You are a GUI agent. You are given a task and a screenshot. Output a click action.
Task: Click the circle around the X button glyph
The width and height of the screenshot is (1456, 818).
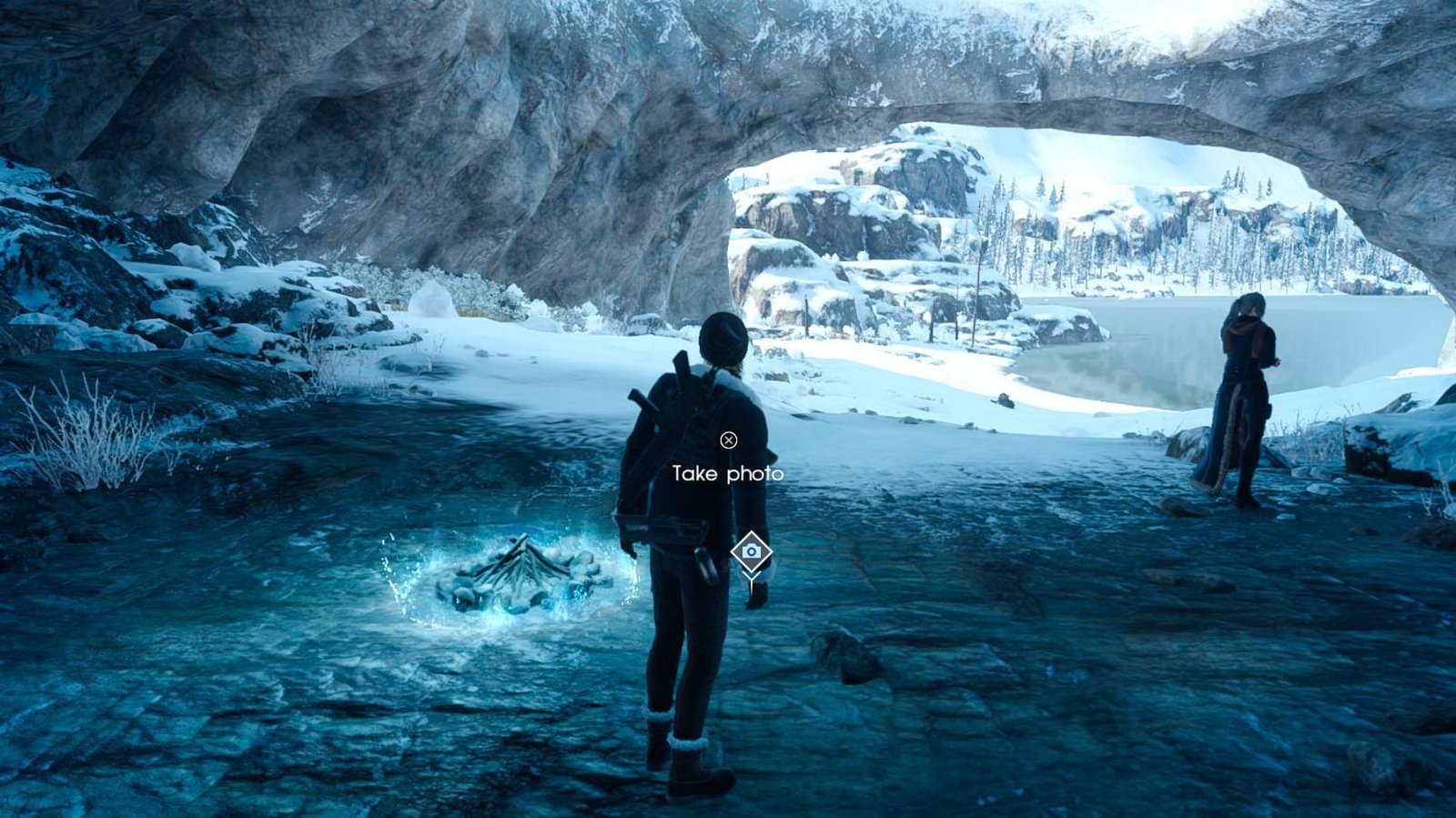(x=728, y=440)
